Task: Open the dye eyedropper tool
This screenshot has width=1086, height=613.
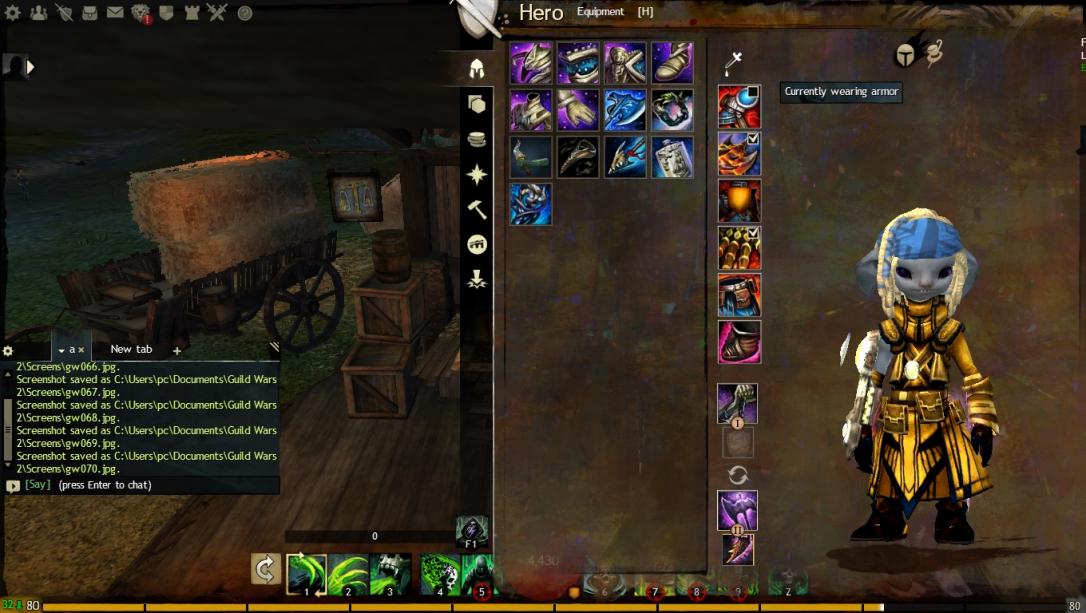Action: [x=733, y=64]
